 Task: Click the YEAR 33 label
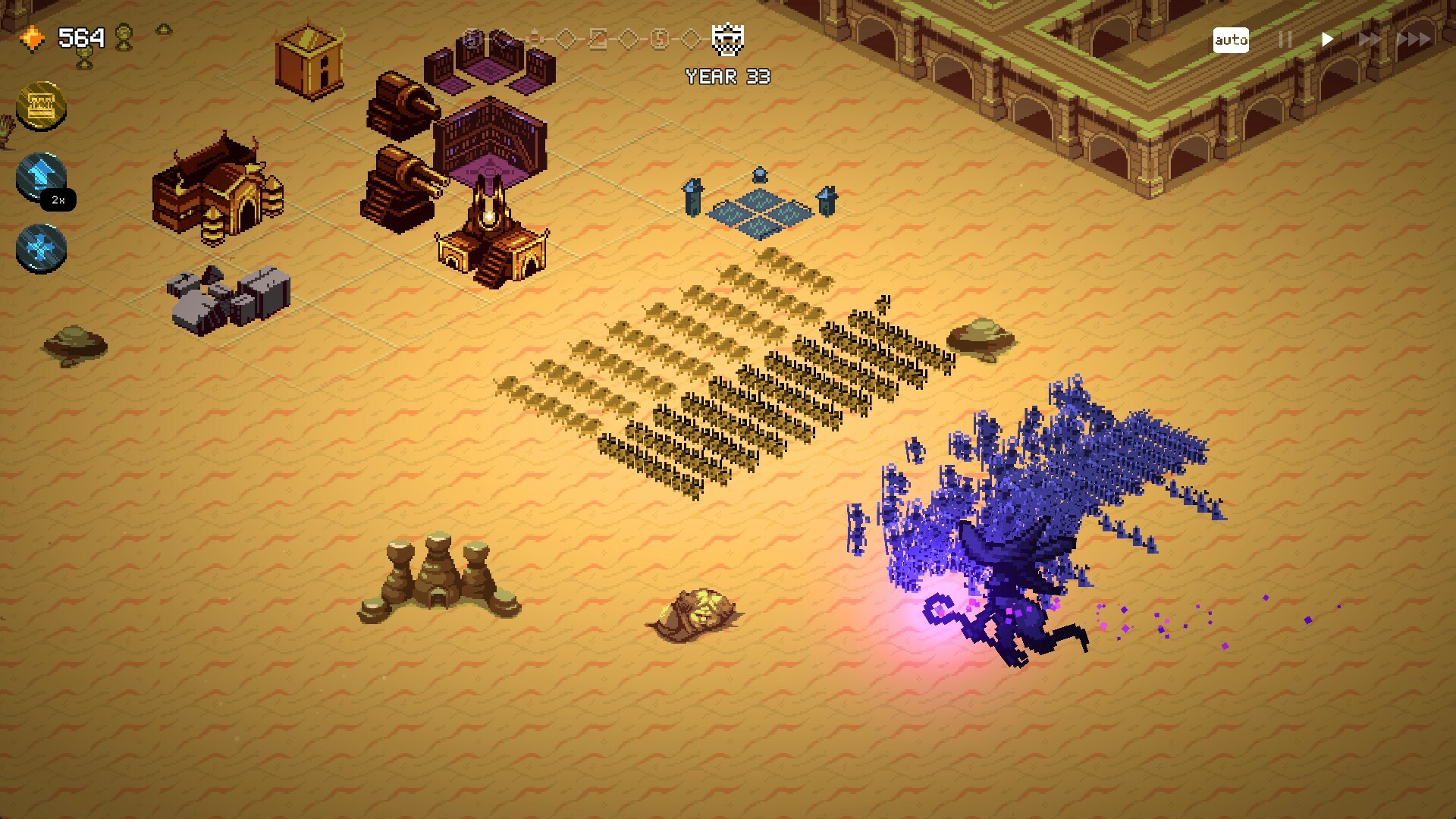click(726, 75)
